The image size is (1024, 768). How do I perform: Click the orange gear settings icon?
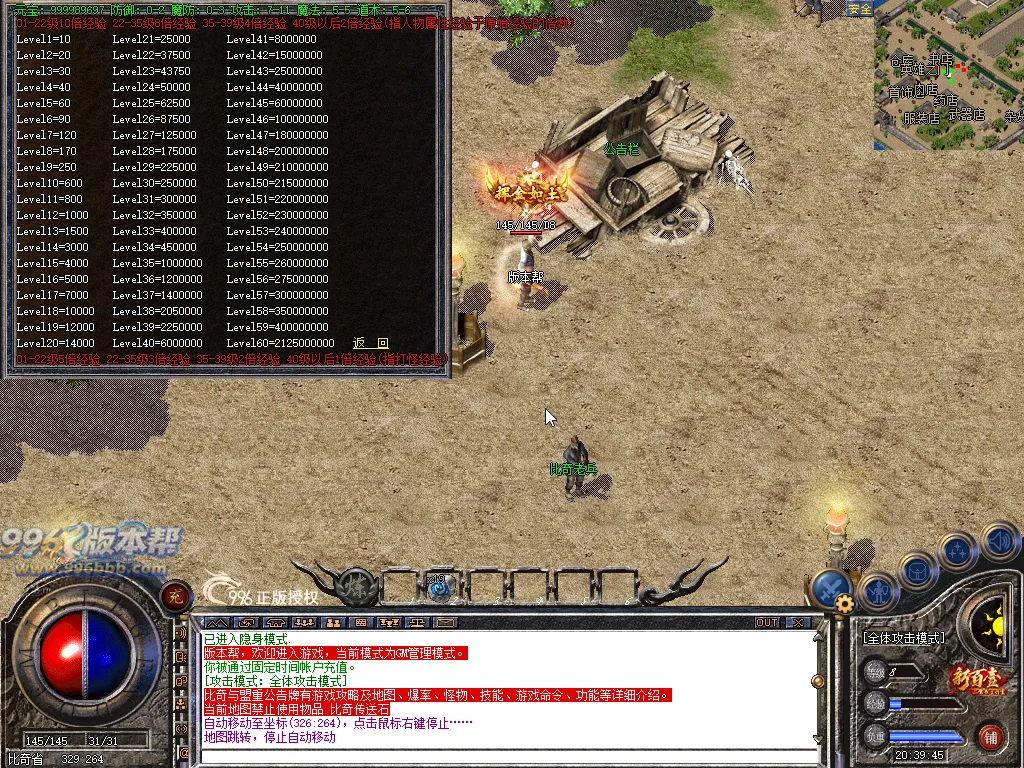click(x=845, y=603)
